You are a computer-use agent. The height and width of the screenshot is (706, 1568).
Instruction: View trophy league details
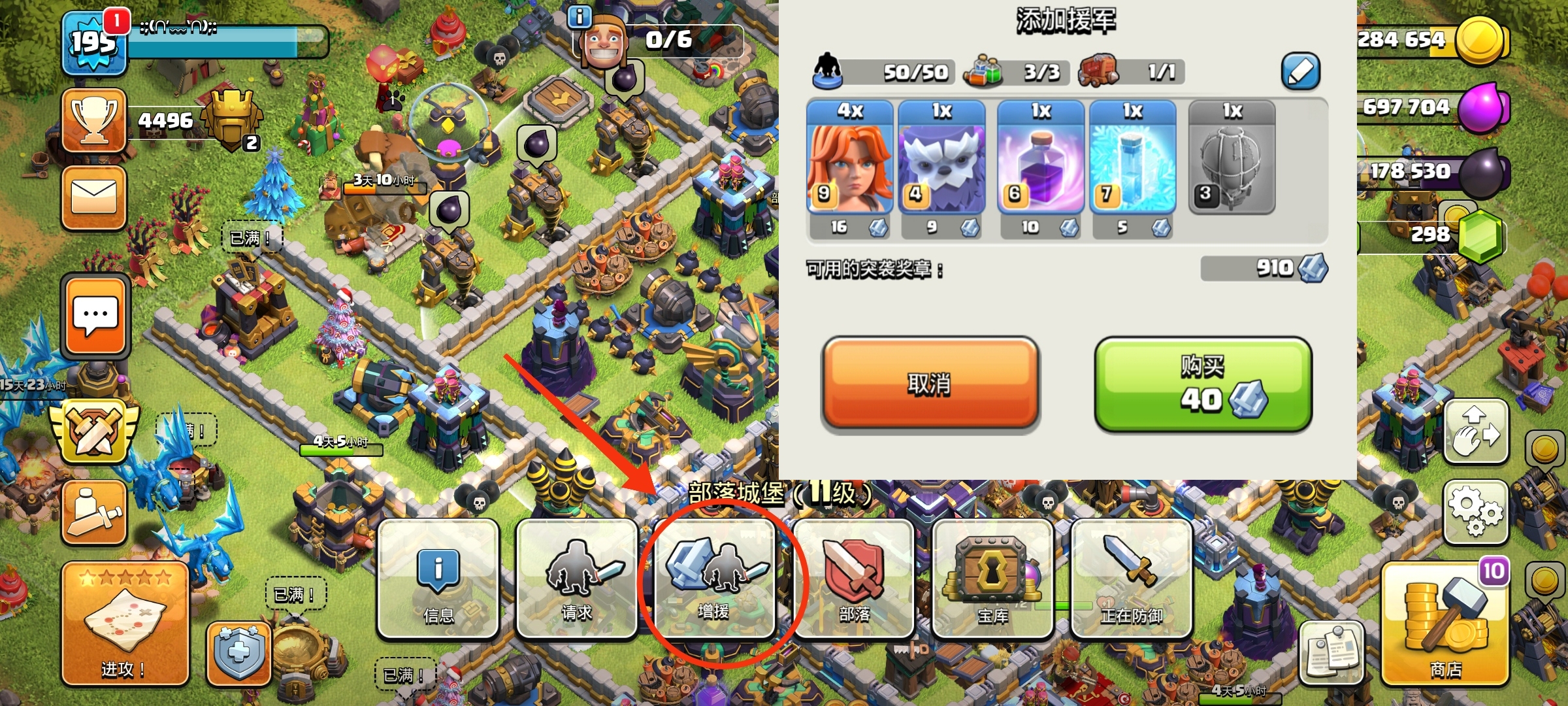point(94,121)
